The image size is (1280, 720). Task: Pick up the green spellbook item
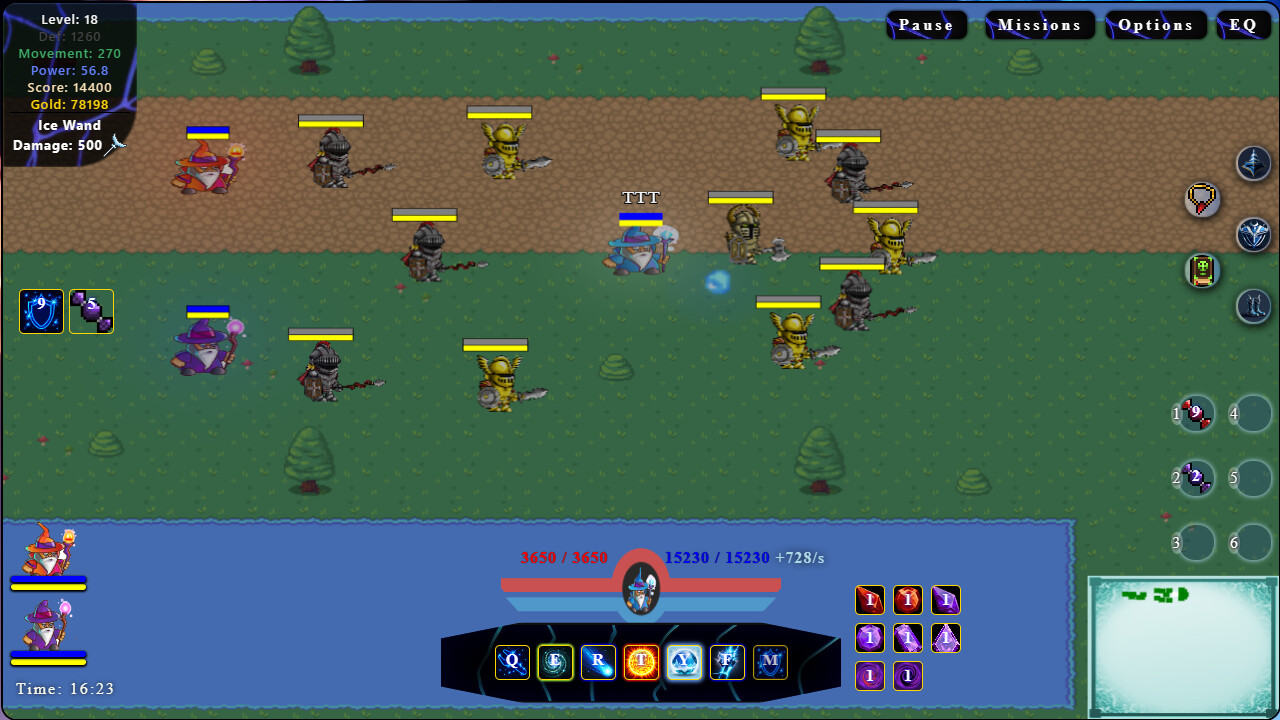1201,270
